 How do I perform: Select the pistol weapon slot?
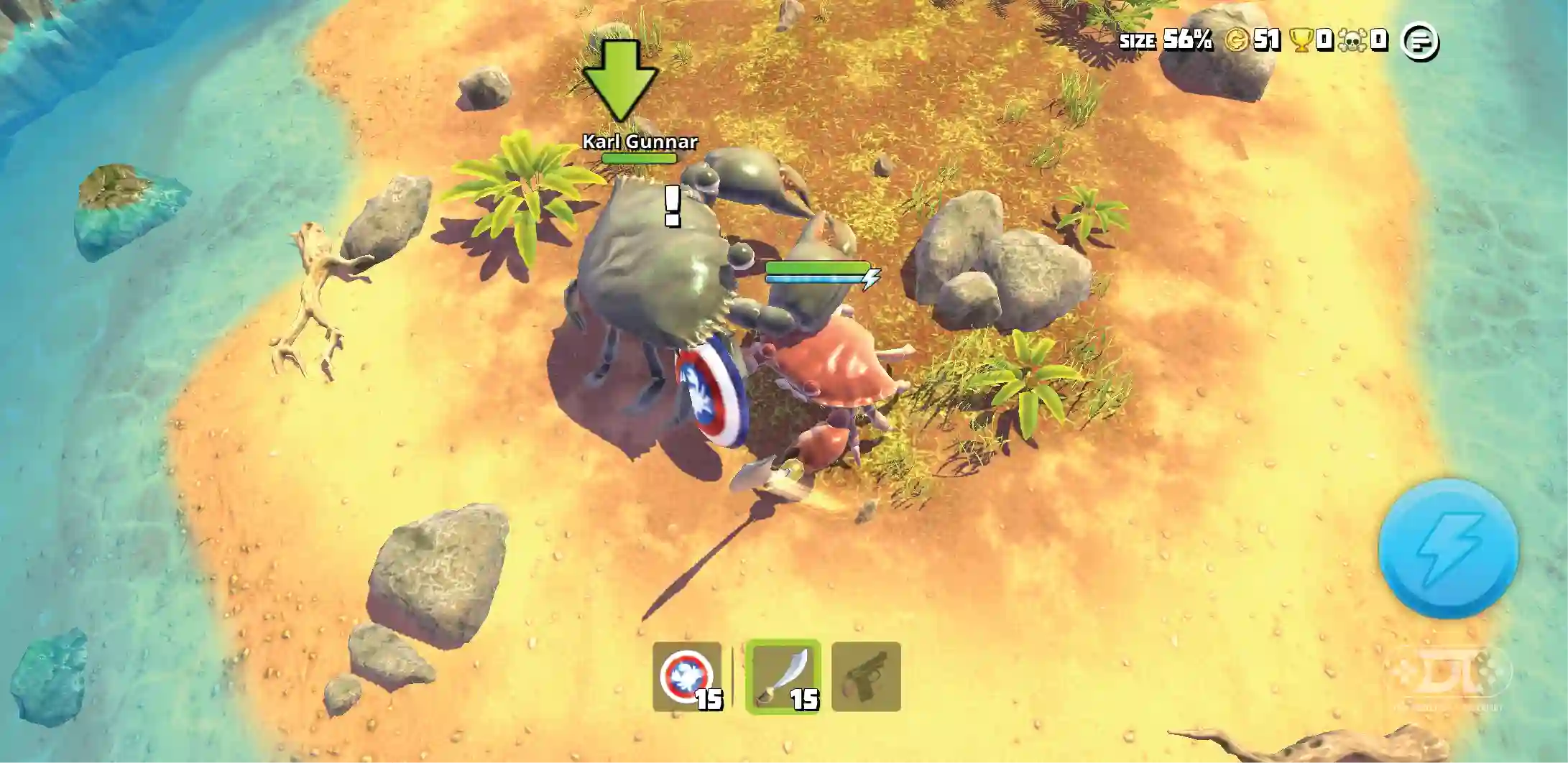866,677
